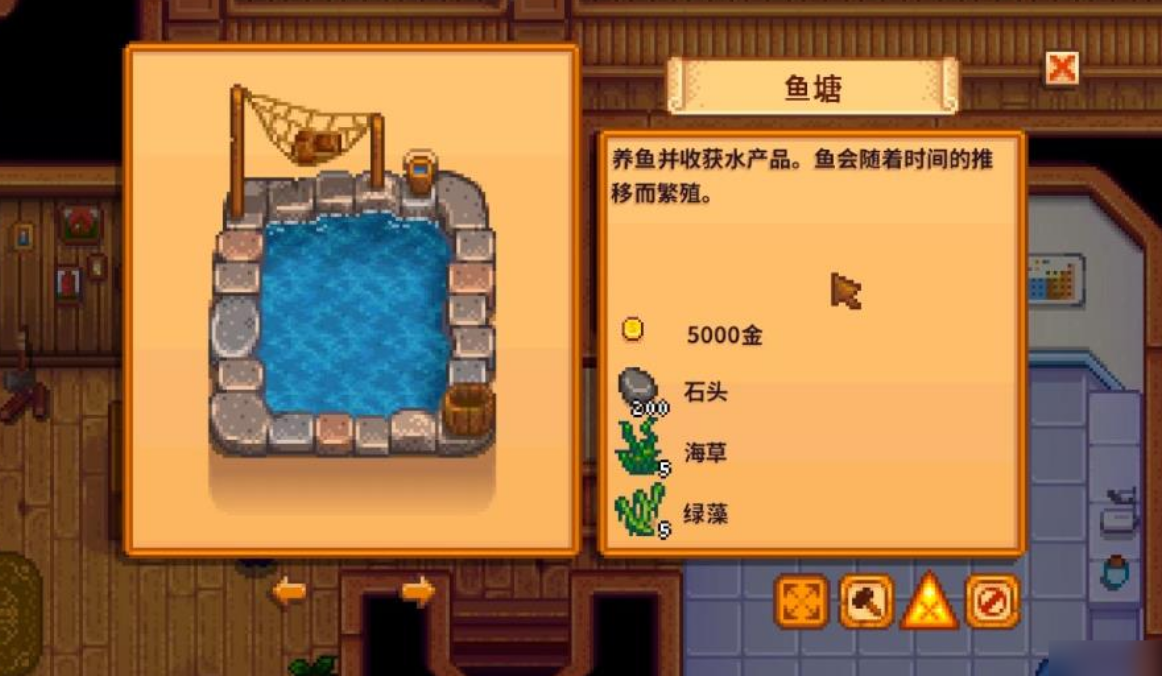
Task: Build the fish pond with the hammer button
Action: point(866,602)
